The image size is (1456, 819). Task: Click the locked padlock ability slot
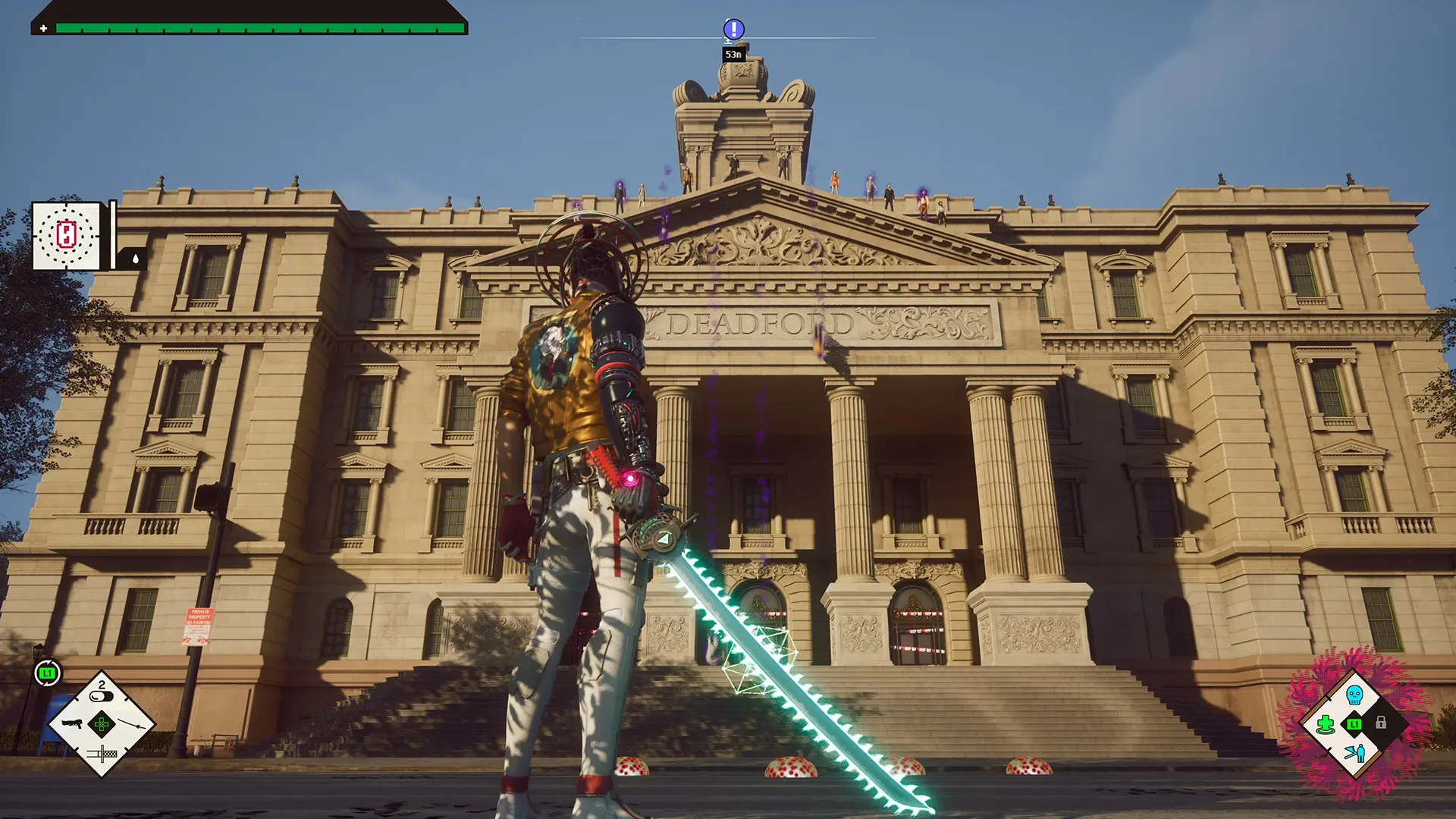(x=1381, y=723)
